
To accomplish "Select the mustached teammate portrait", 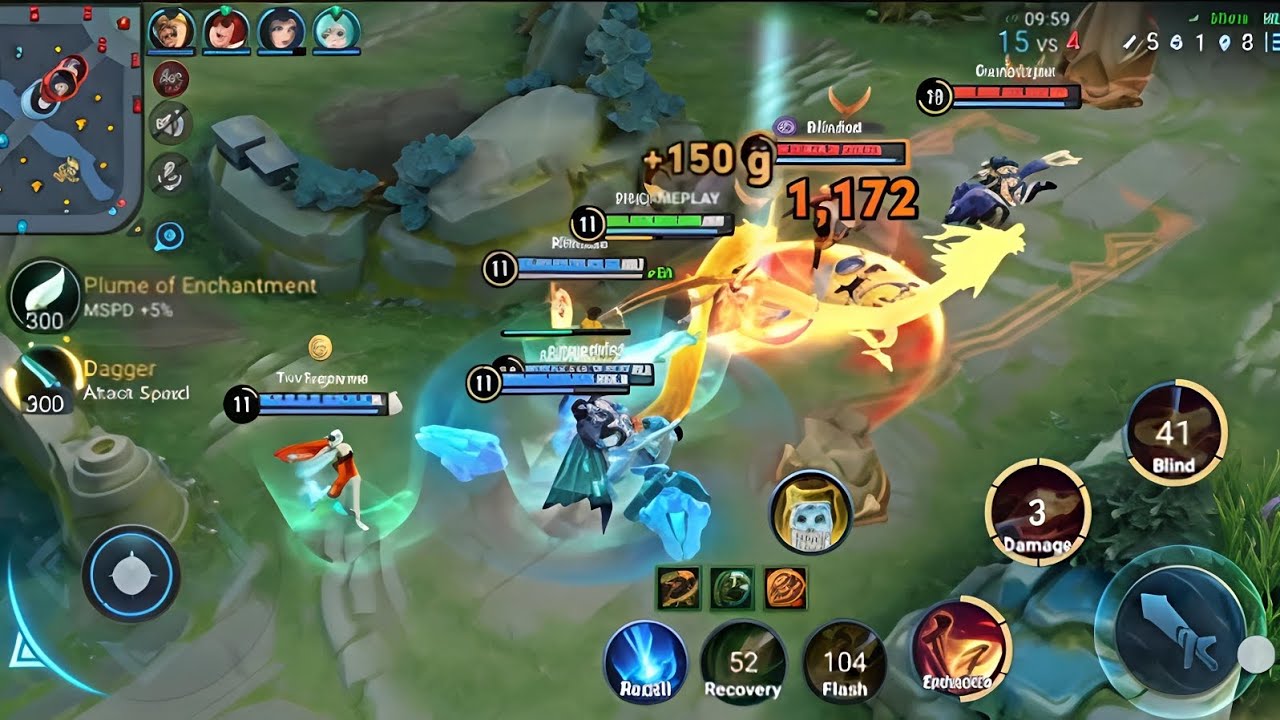I will coord(171,30).
